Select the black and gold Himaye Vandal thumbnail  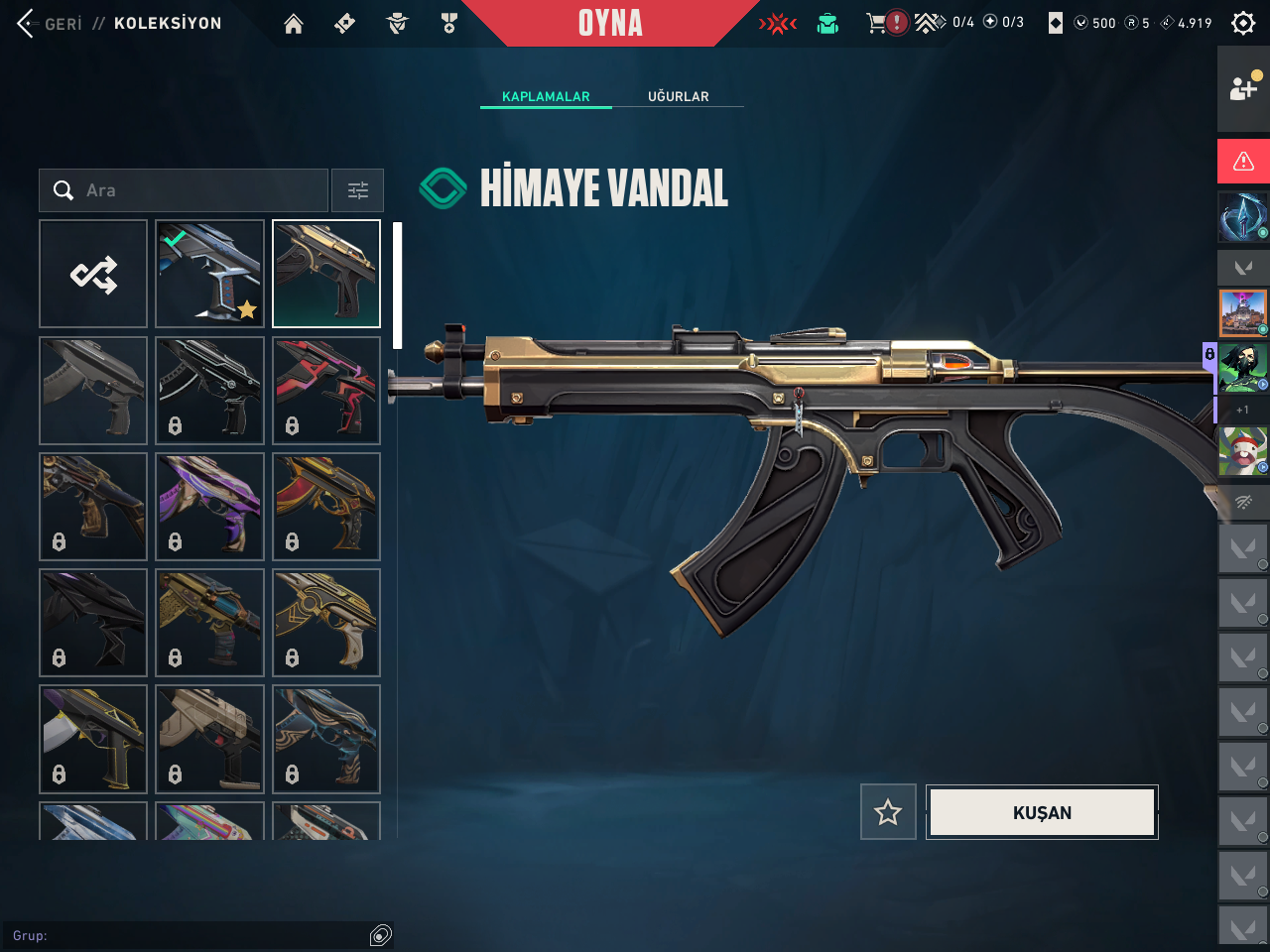(326, 274)
